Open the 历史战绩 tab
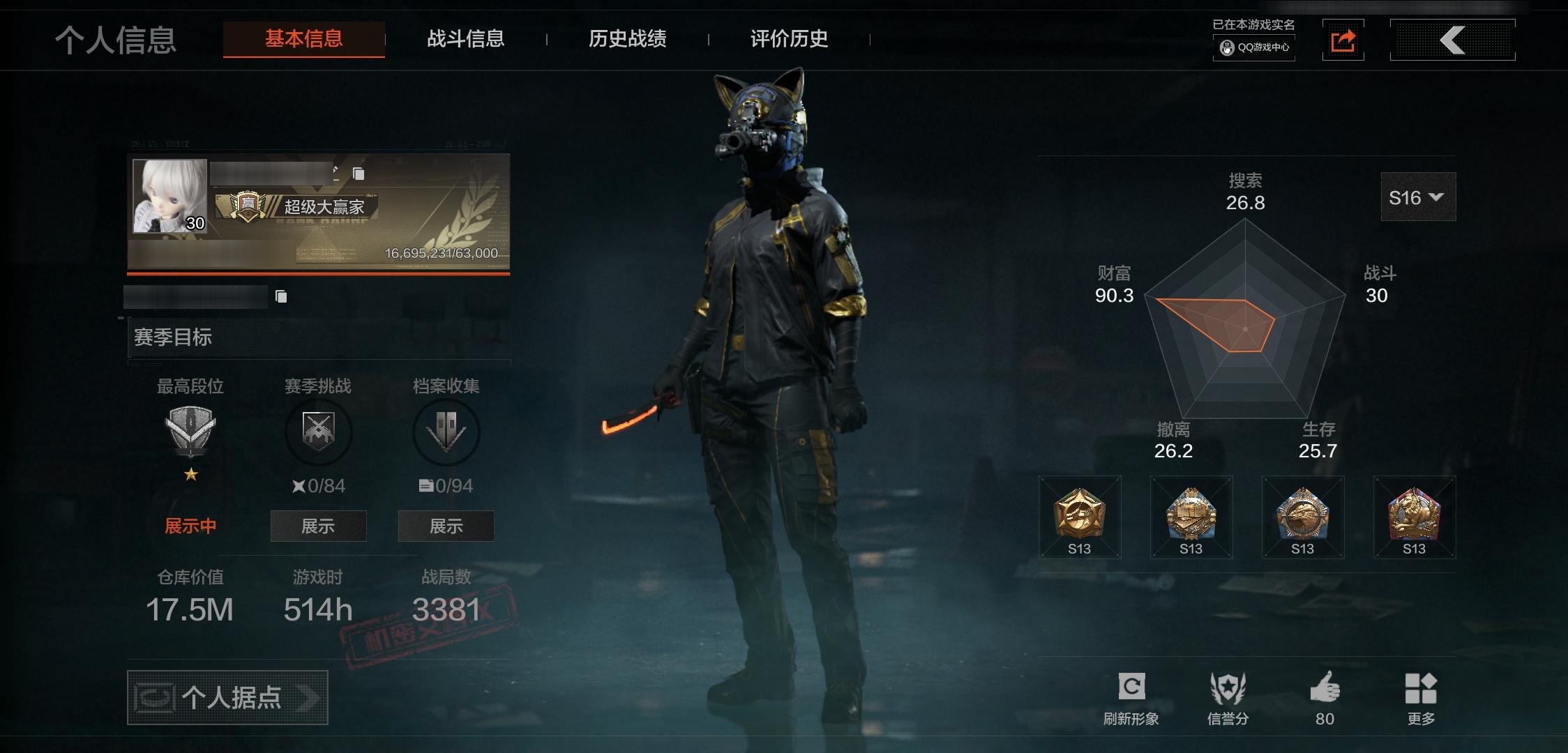This screenshot has width=1568, height=753. click(627, 40)
